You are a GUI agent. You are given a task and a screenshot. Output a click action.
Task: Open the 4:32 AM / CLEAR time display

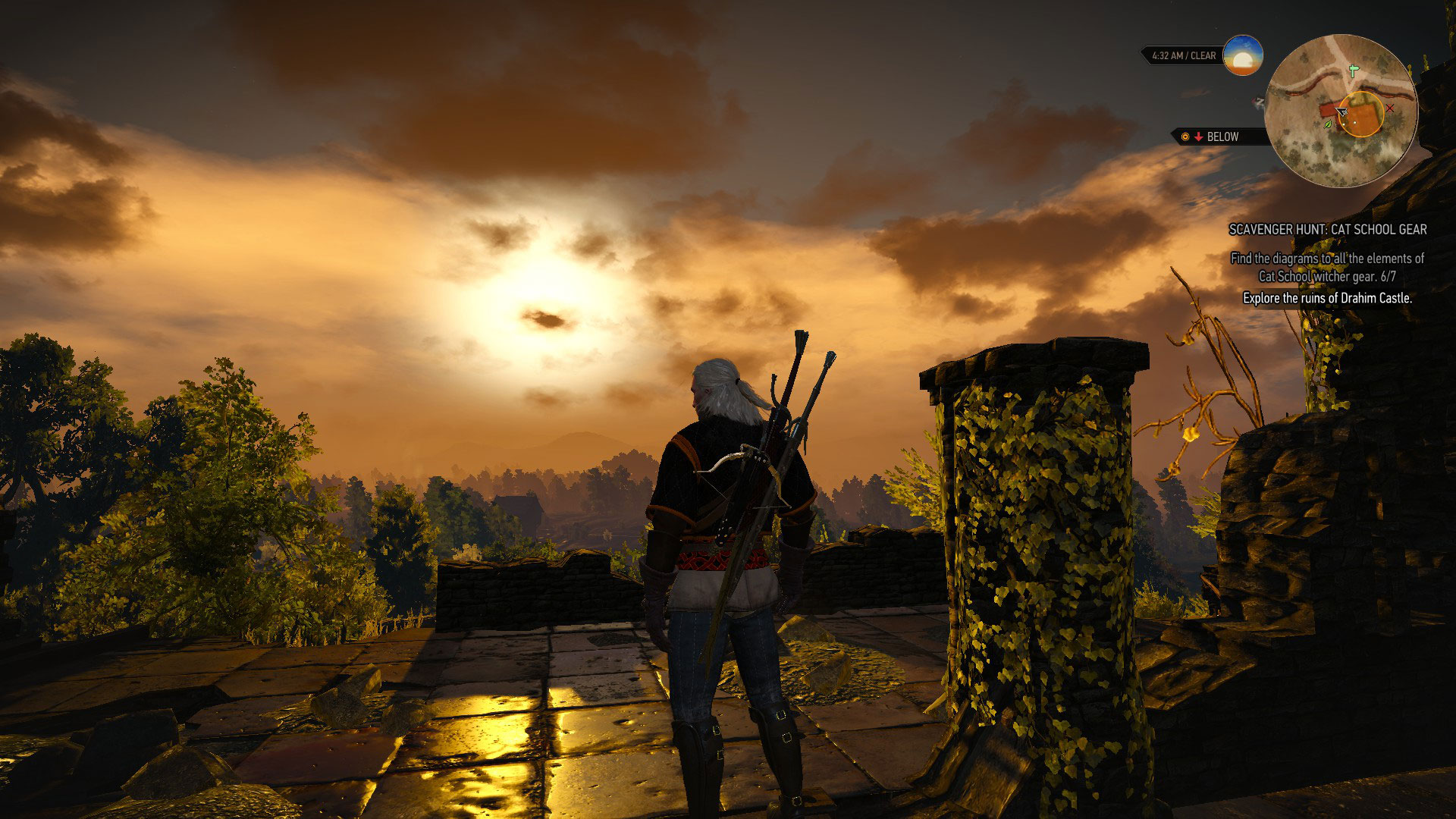click(1183, 55)
